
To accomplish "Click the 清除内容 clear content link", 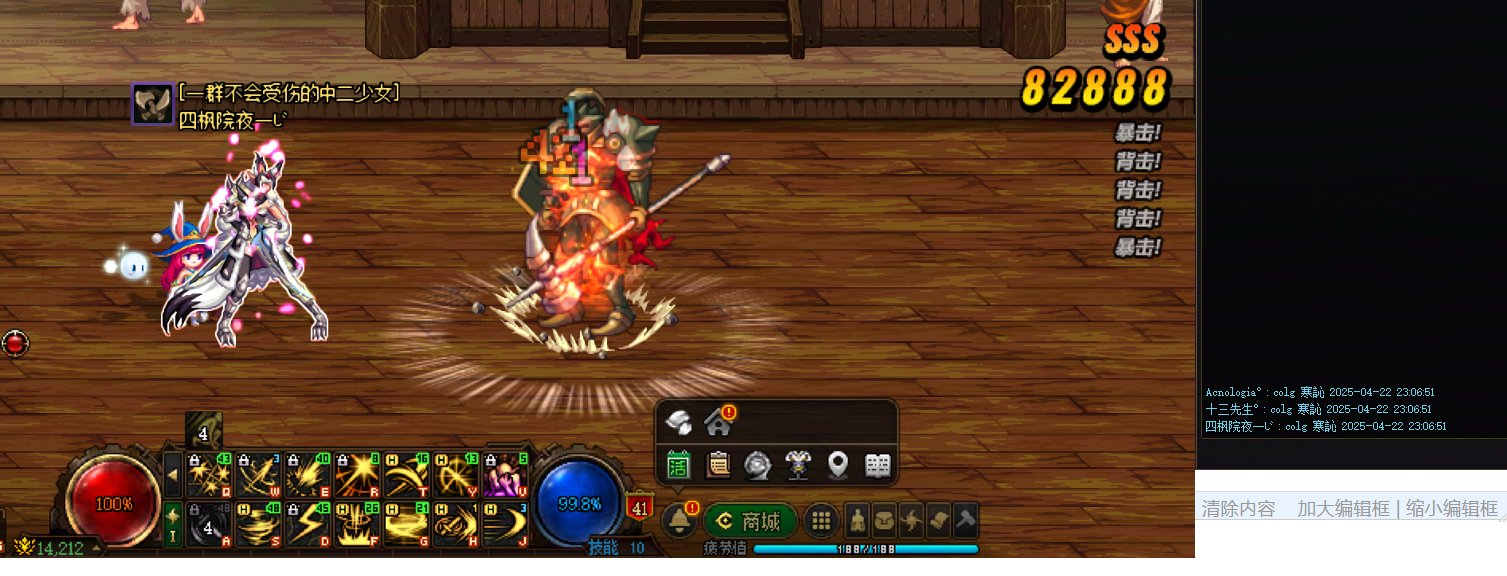I will [x=1238, y=509].
